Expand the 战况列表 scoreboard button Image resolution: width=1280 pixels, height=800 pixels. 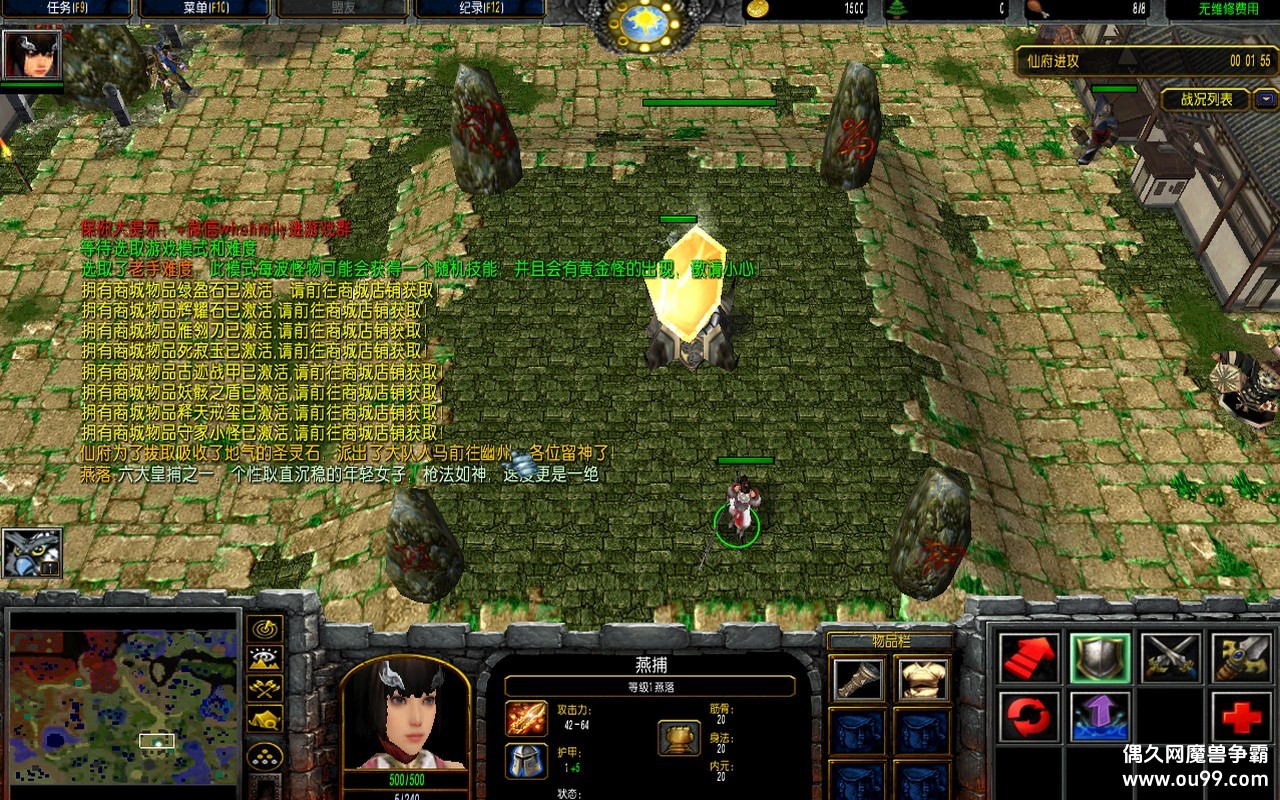[x=1205, y=99]
